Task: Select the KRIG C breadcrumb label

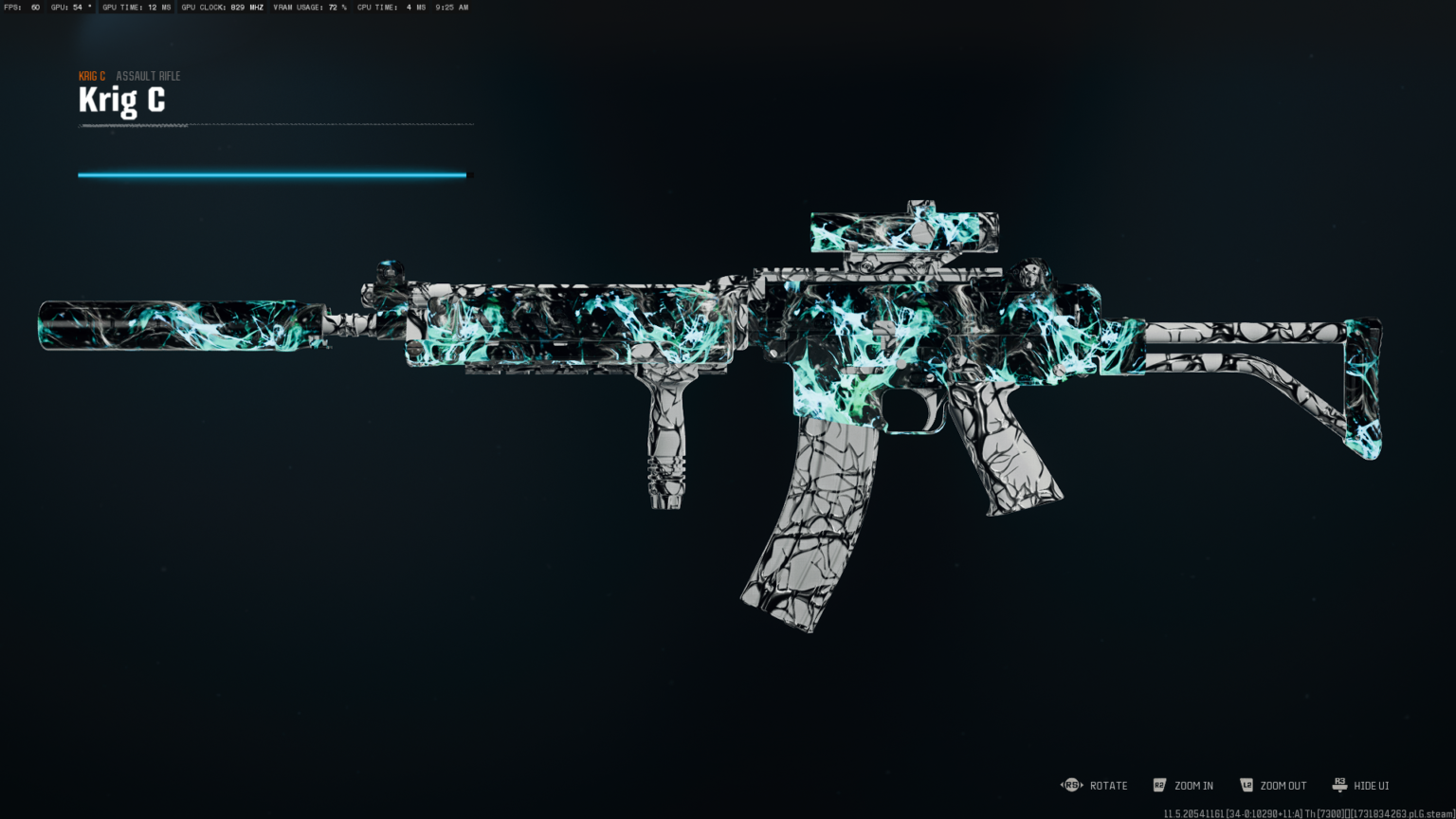Action: pyautogui.click(x=91, y=76)
